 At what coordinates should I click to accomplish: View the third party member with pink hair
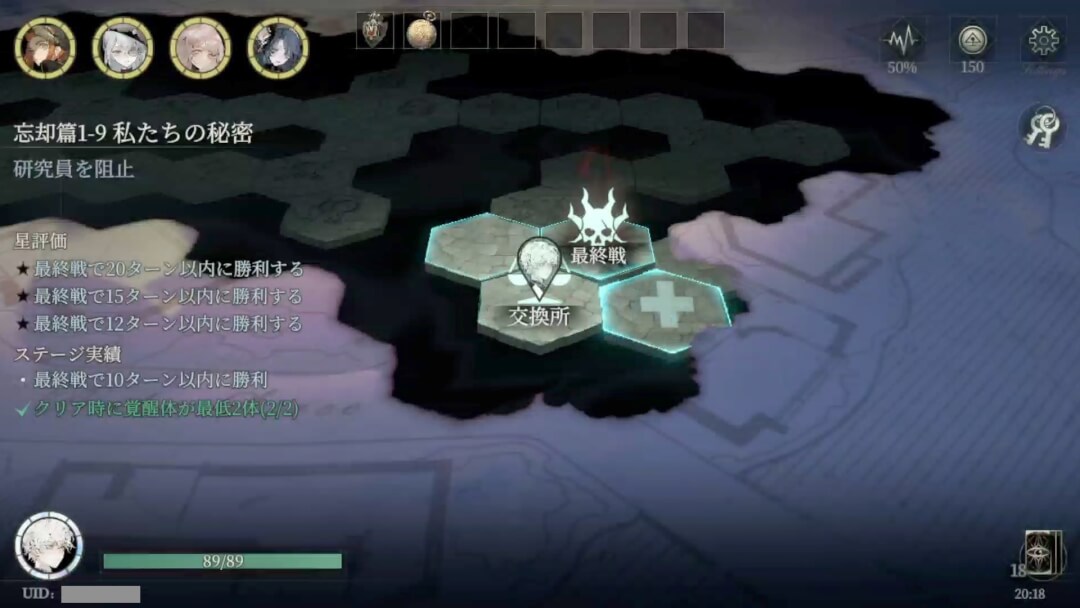click(200, 47)
